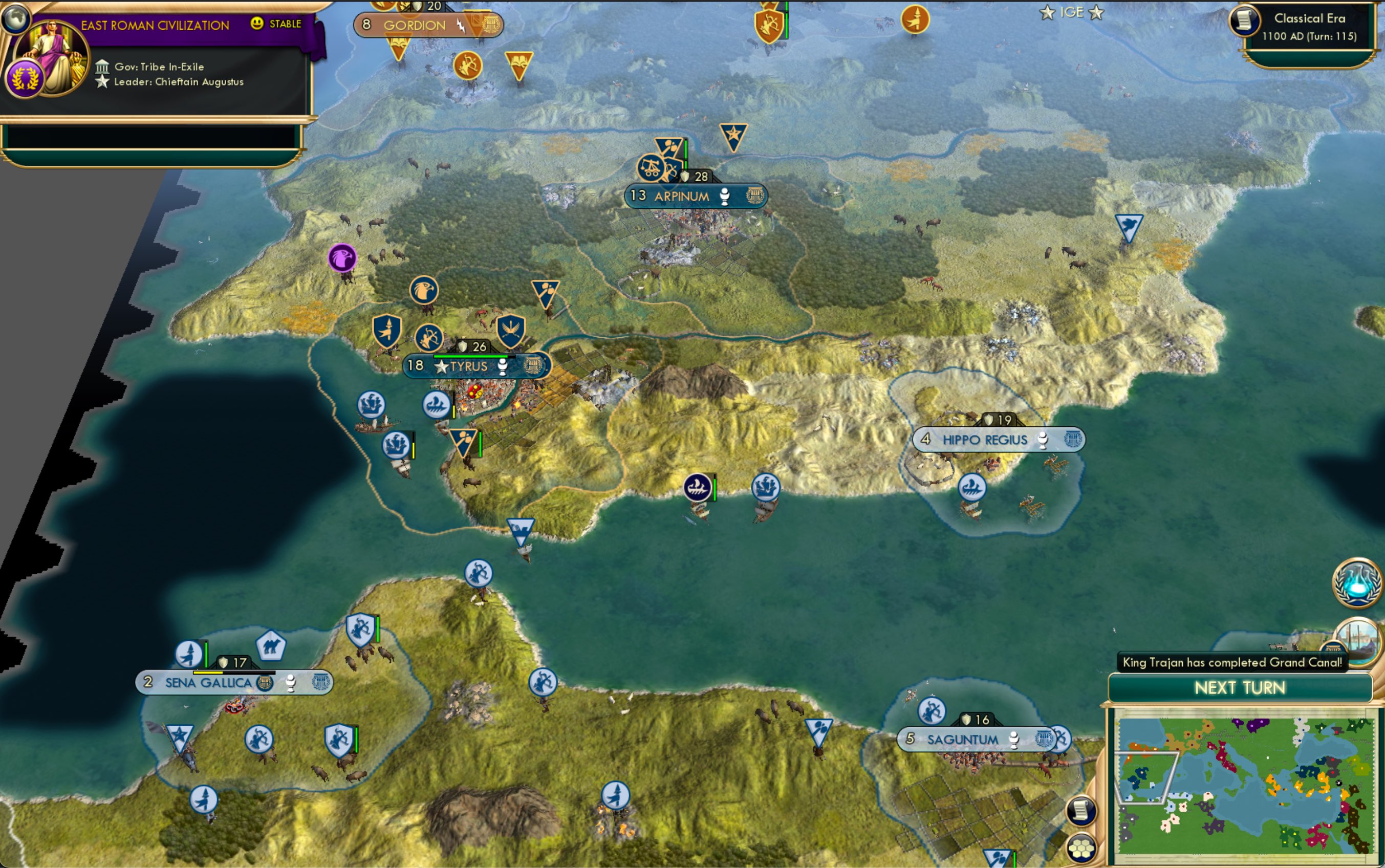Open the glowing blue flask notification
The width and height of the screenshot is (1385, 868).
coord(1357,582)
